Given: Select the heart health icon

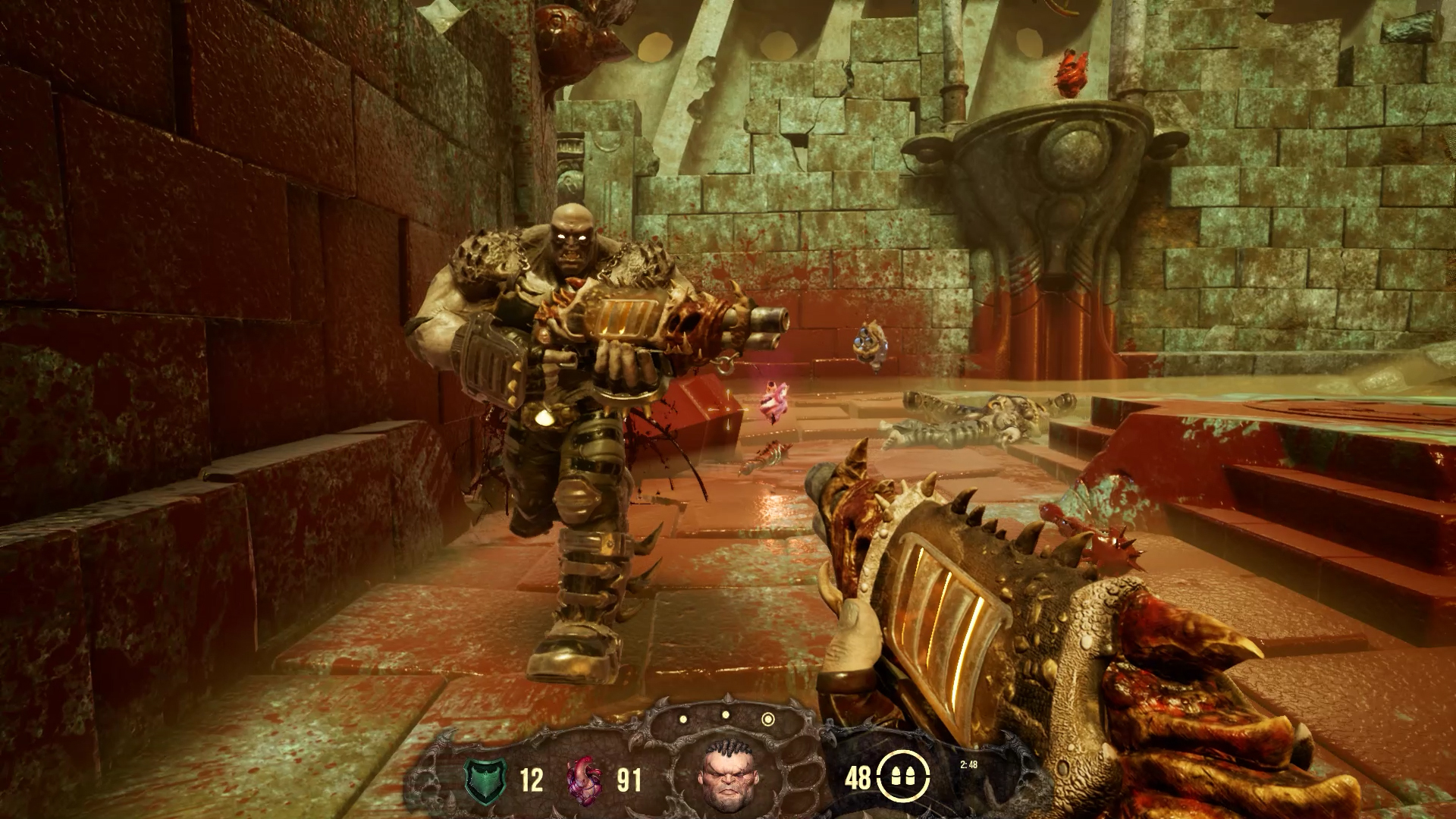Looking at the screenshot, I should pos(585,779).
